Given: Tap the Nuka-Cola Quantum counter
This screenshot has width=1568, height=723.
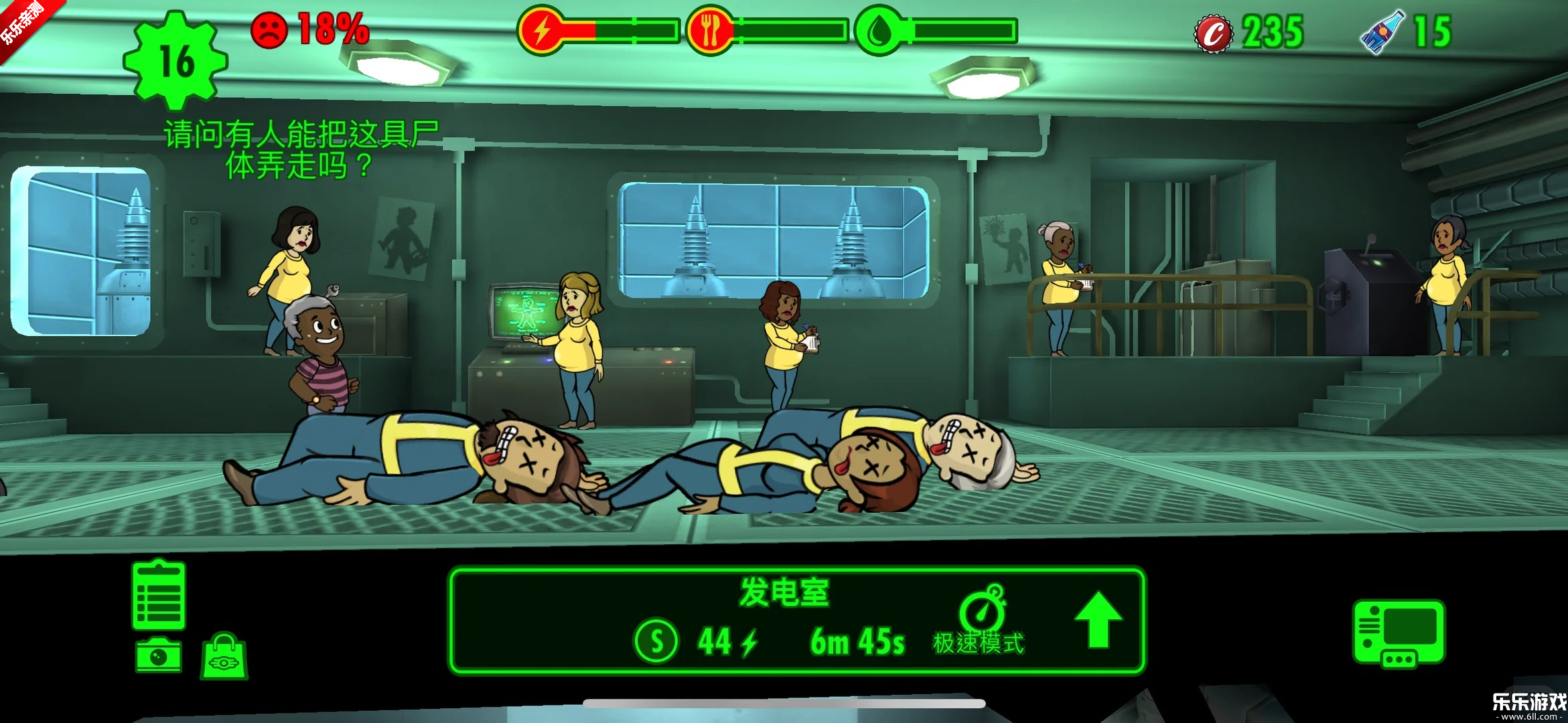Looking at the screenshot, I should pos(1407,32).
